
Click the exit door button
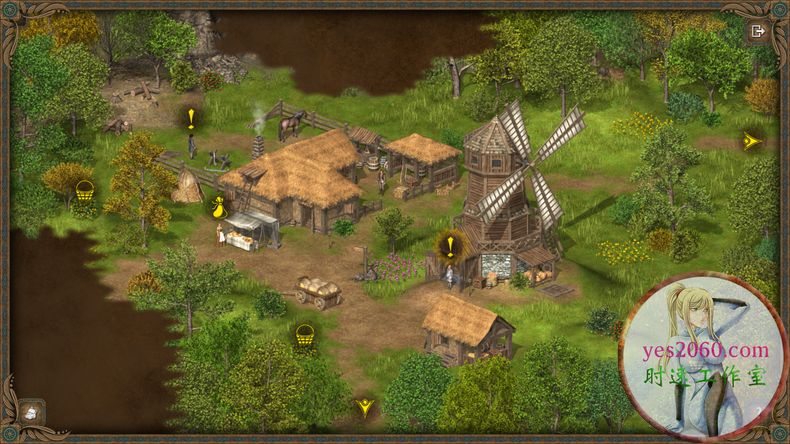coord(757,31)
